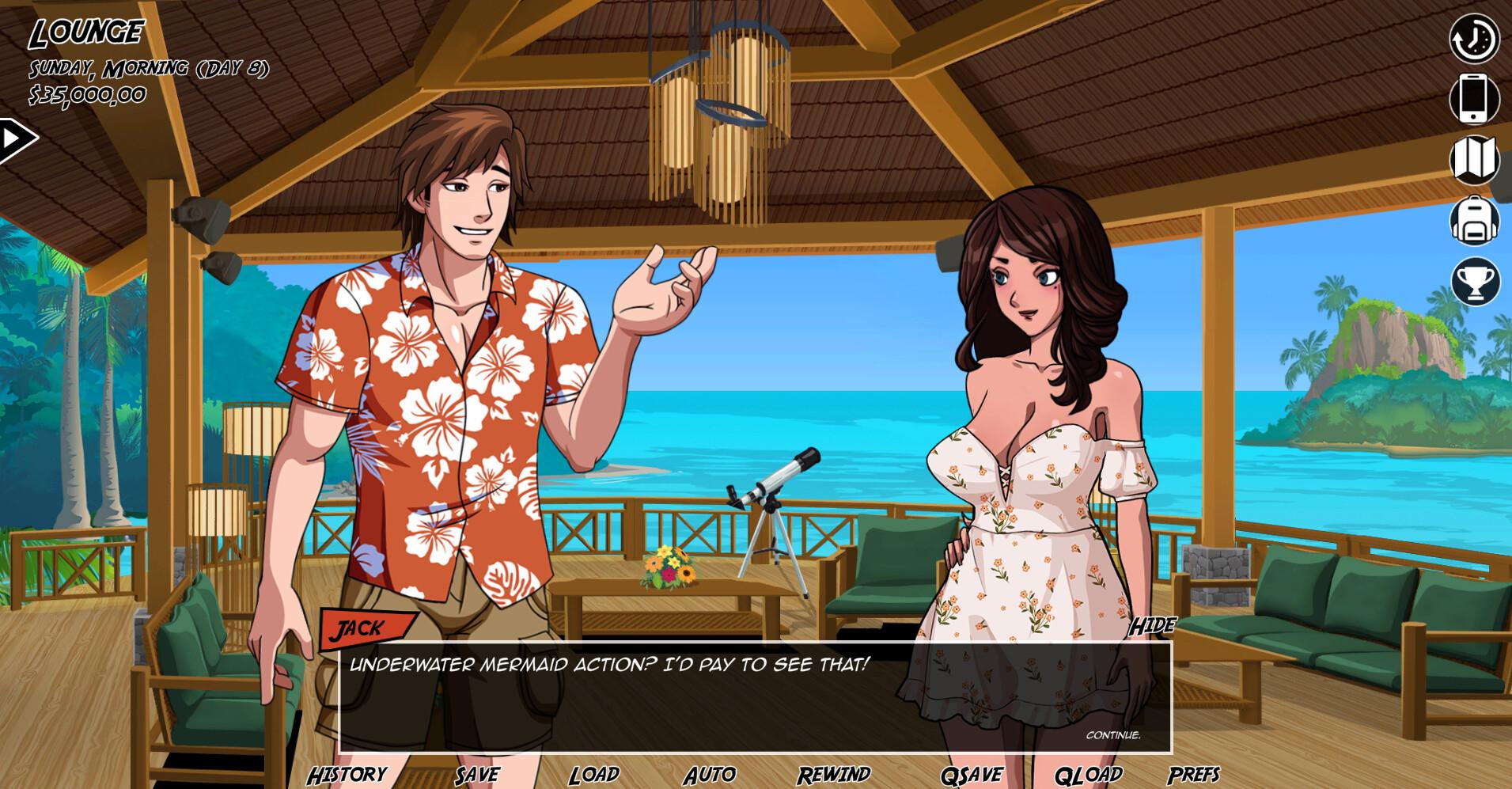
Task: Open the PREFS settings menu
Action: (x=1196, y=774)
